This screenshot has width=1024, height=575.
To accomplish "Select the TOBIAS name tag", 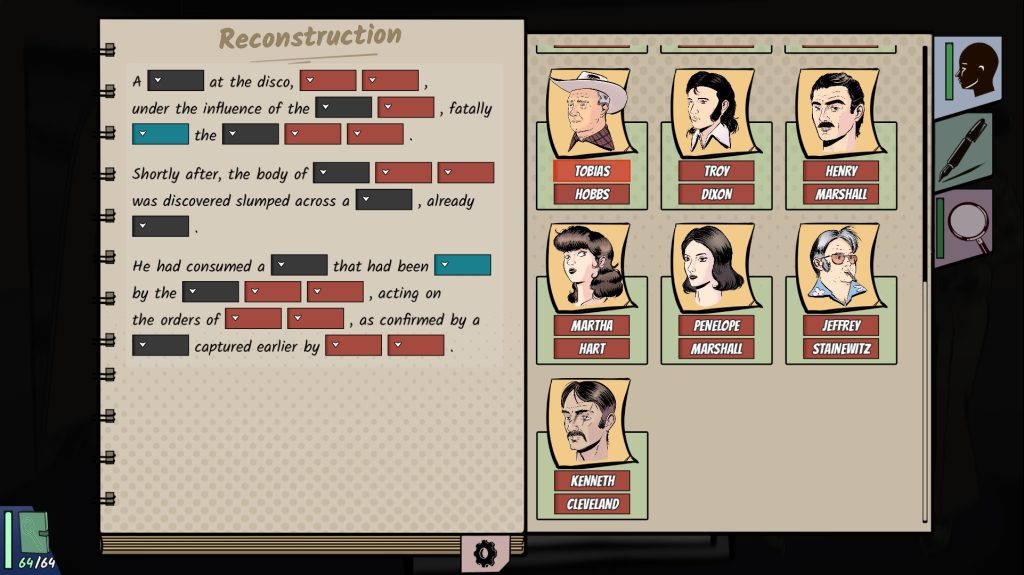I will pos(592,171).
